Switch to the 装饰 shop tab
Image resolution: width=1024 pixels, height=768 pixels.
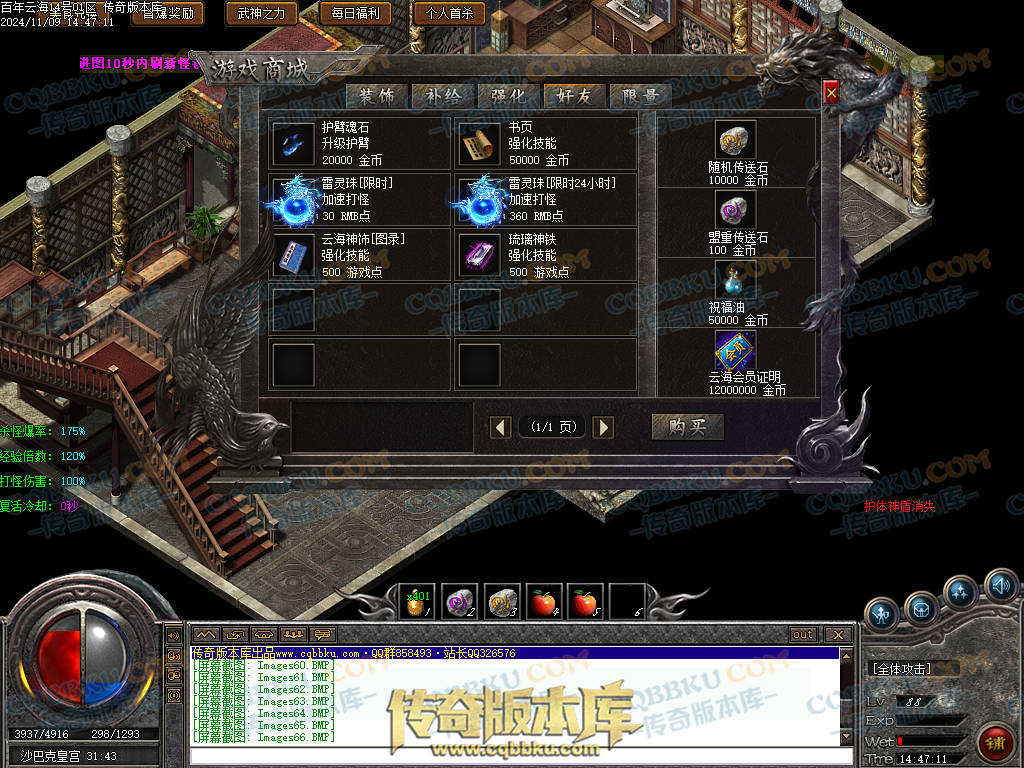(x=377, y=96)
